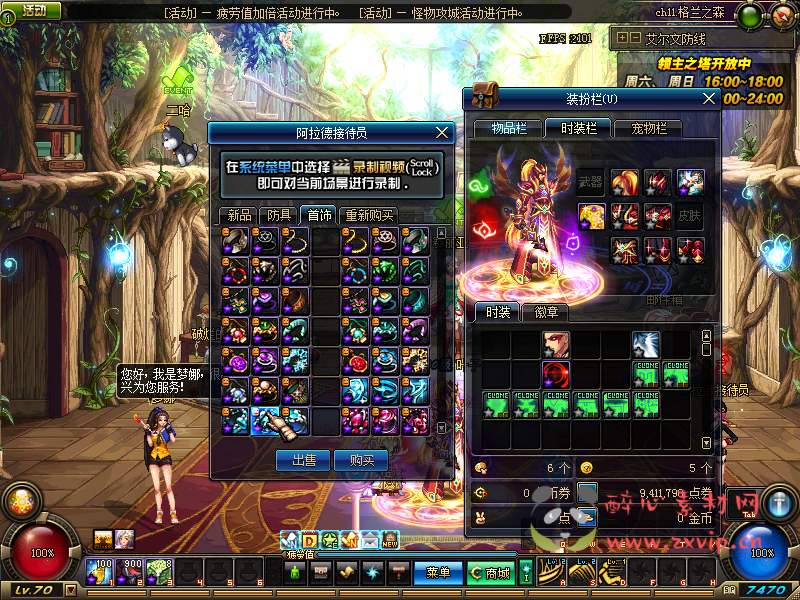
Task: Open the 菜单 menu button
Action: [x=438, y=573]
